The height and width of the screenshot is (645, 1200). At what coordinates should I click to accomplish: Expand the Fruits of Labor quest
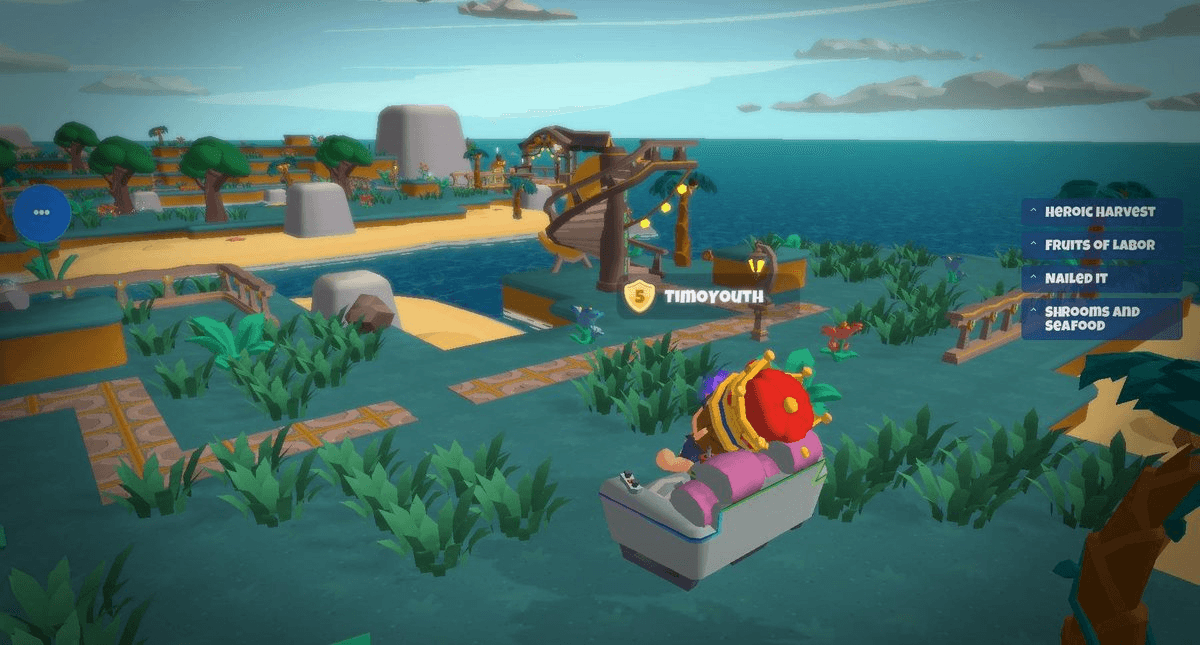(x=1100, y=245)
